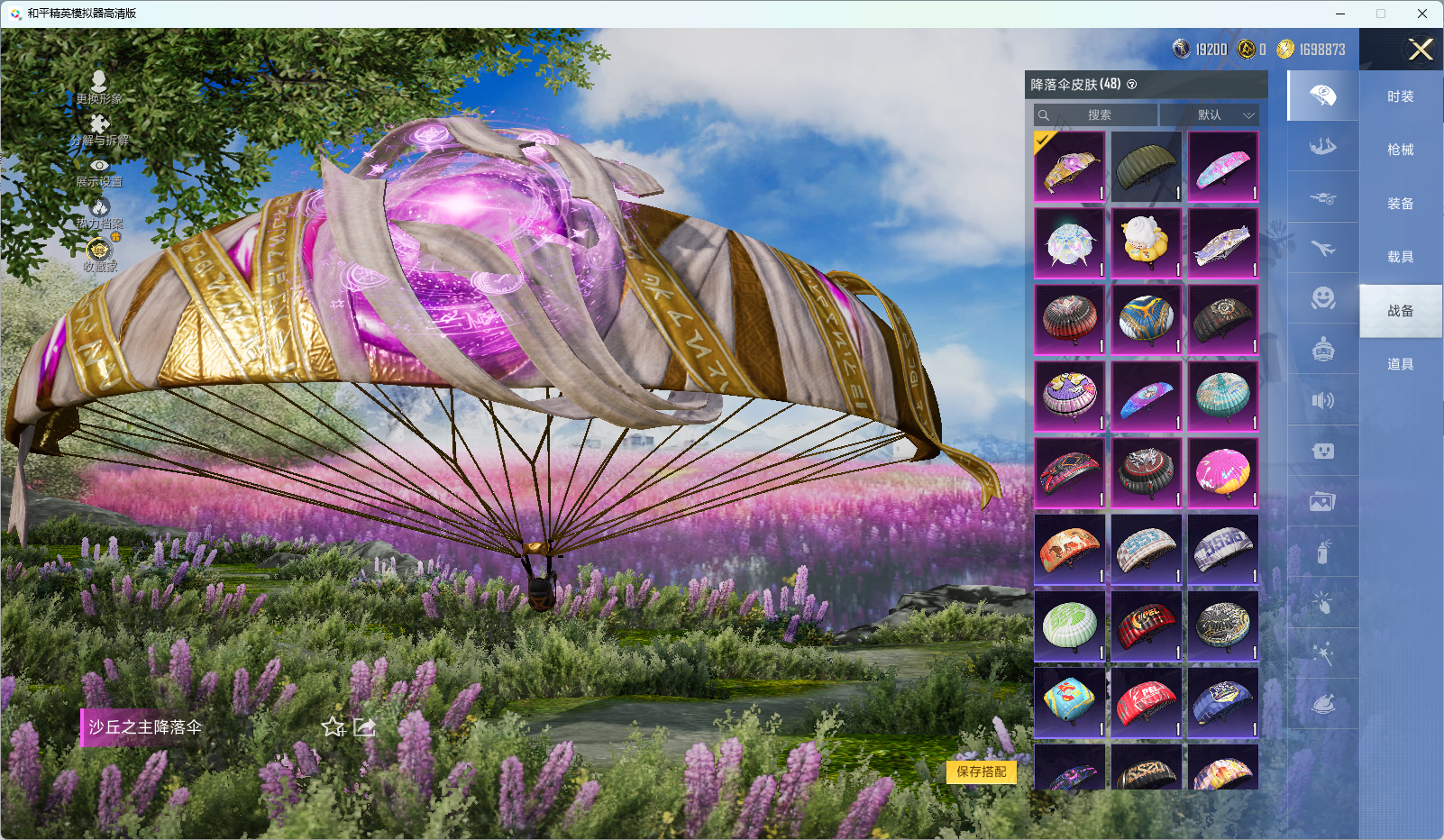
Task: Open the 收藏家 collector badge
Action: 99,254
